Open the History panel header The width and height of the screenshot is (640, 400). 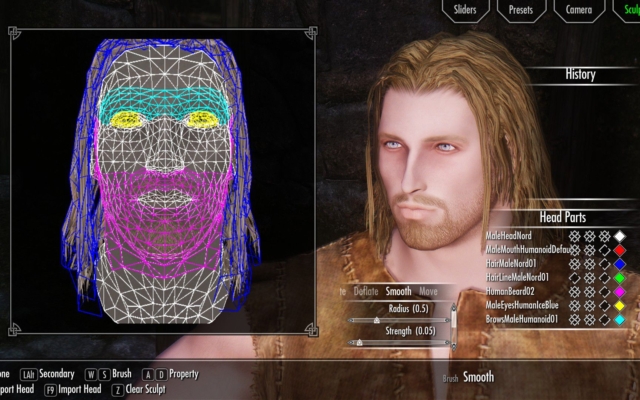pyautogui.click(x=580, y=74)
